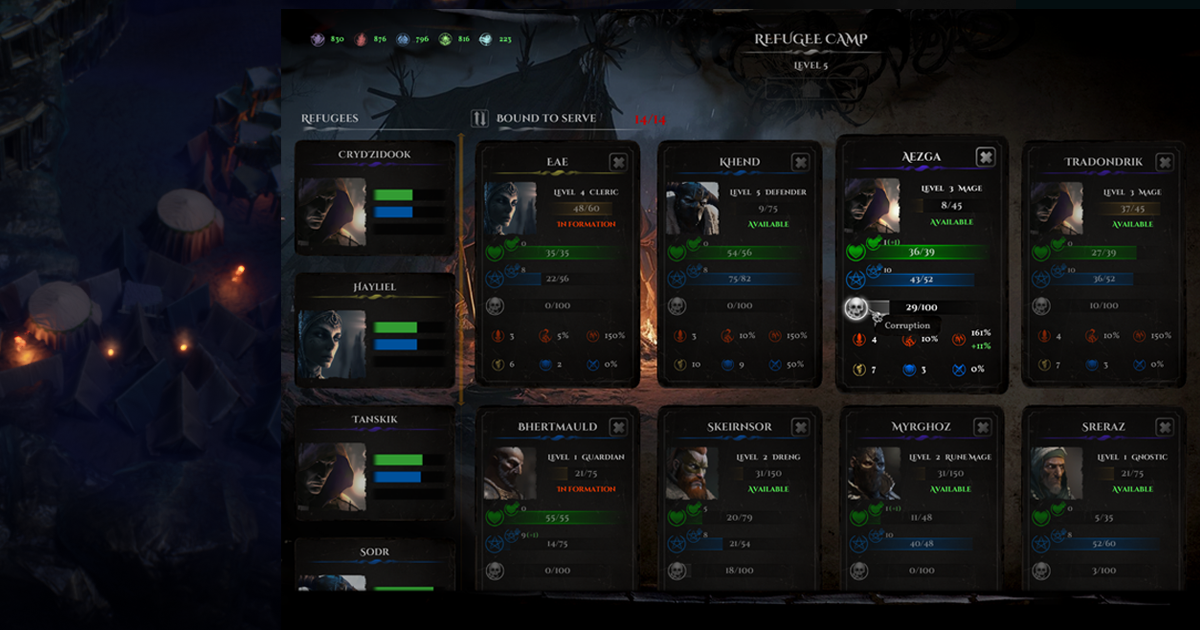The height and width of the screenshot is (630, 1200).
Task: Dismiss Khend using the card's X button
Action: tap(800, 162)
